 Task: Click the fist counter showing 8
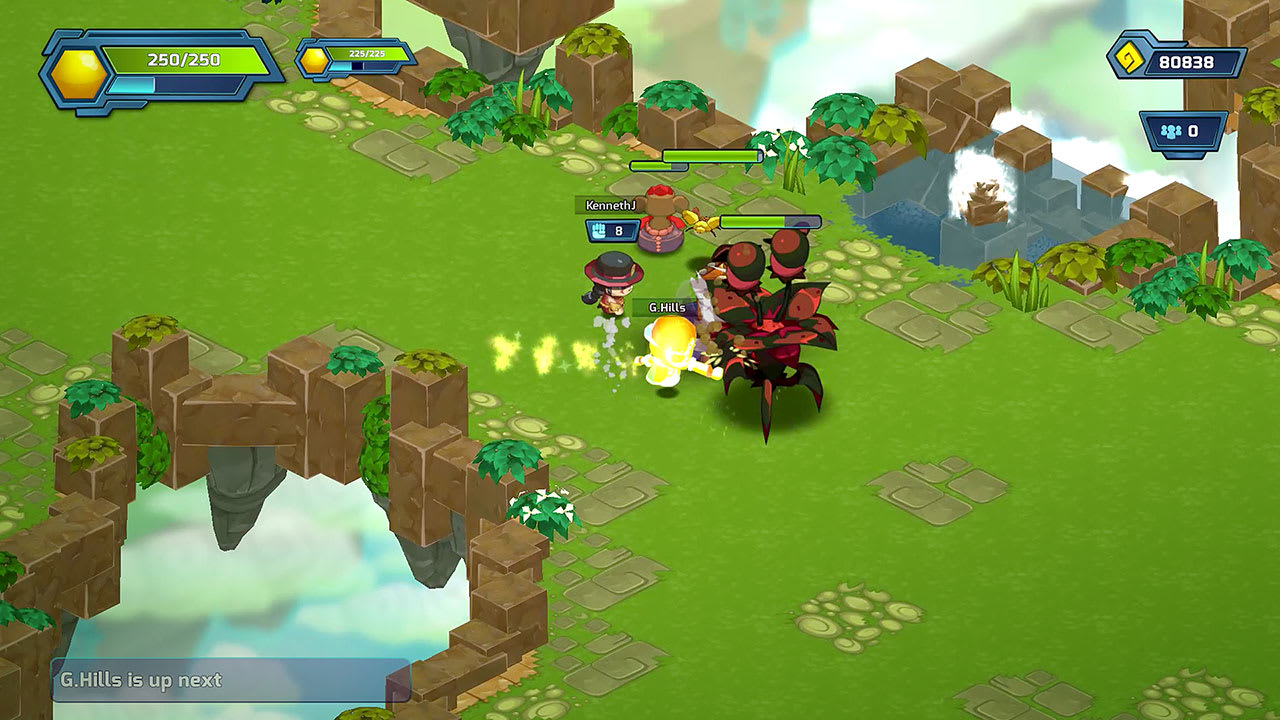[618, 230]
